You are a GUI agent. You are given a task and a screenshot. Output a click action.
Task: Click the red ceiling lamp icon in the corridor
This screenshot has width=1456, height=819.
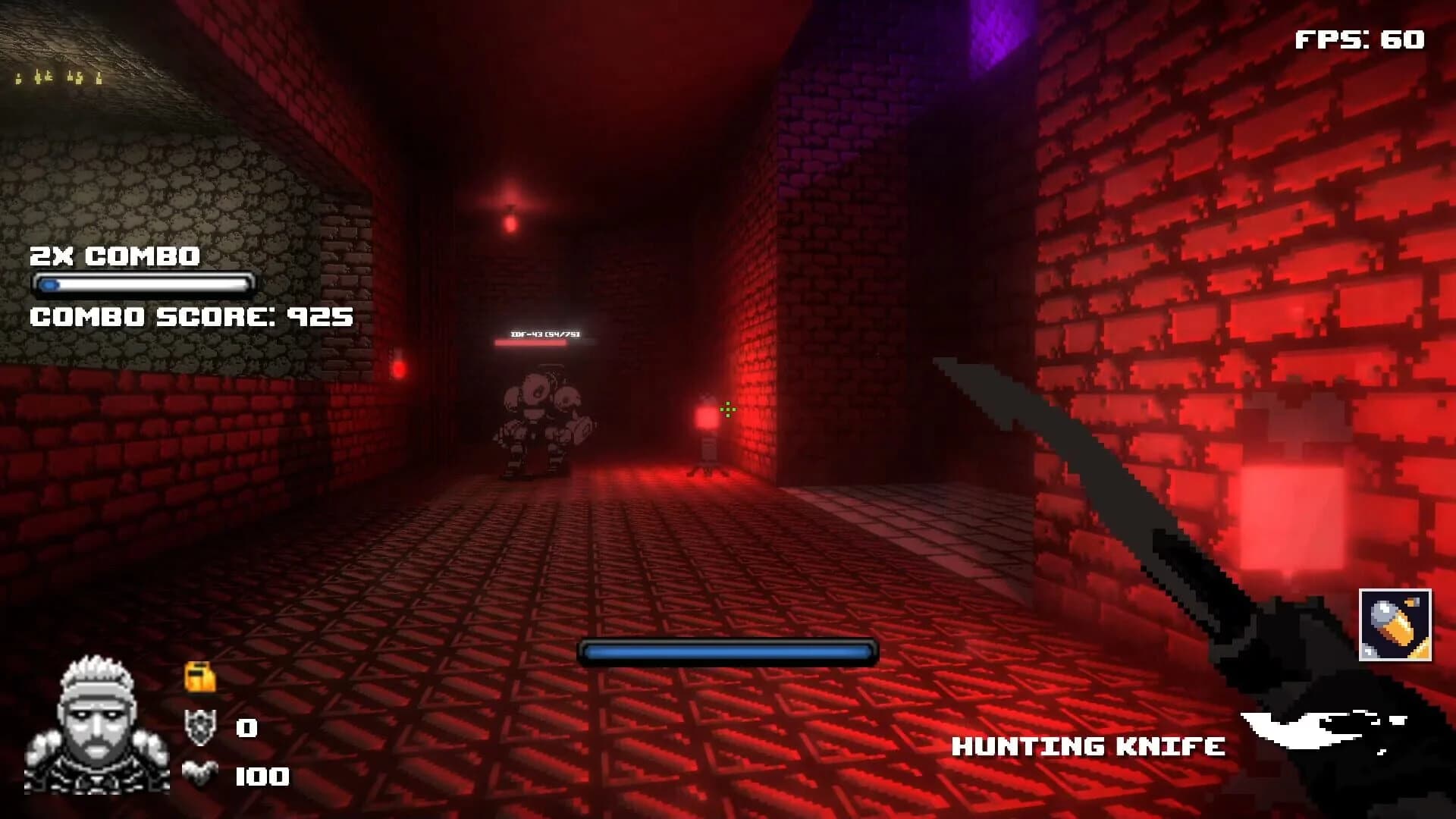(510, 220)
